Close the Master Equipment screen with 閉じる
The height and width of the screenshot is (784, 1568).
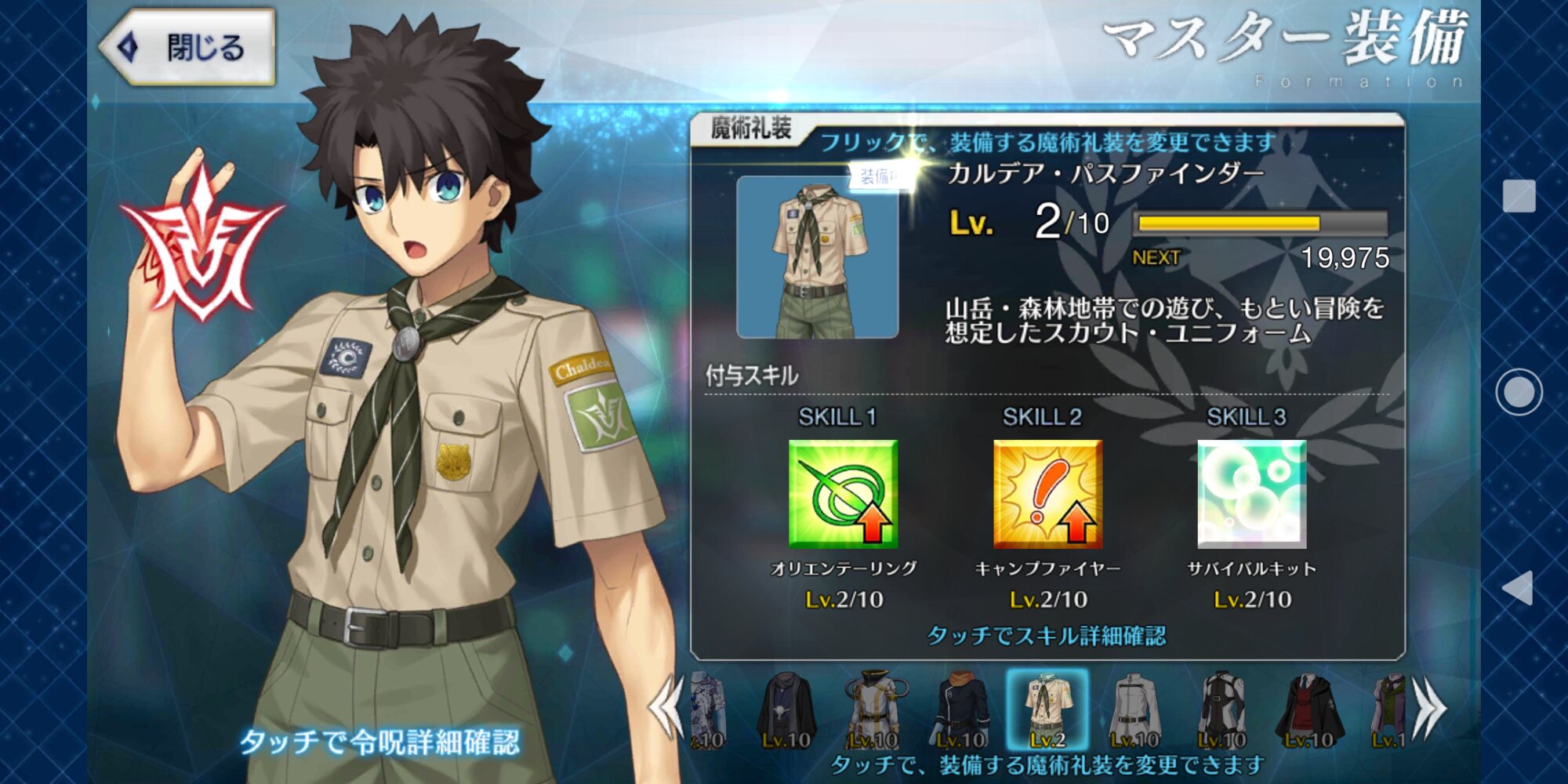coord(188,47)
